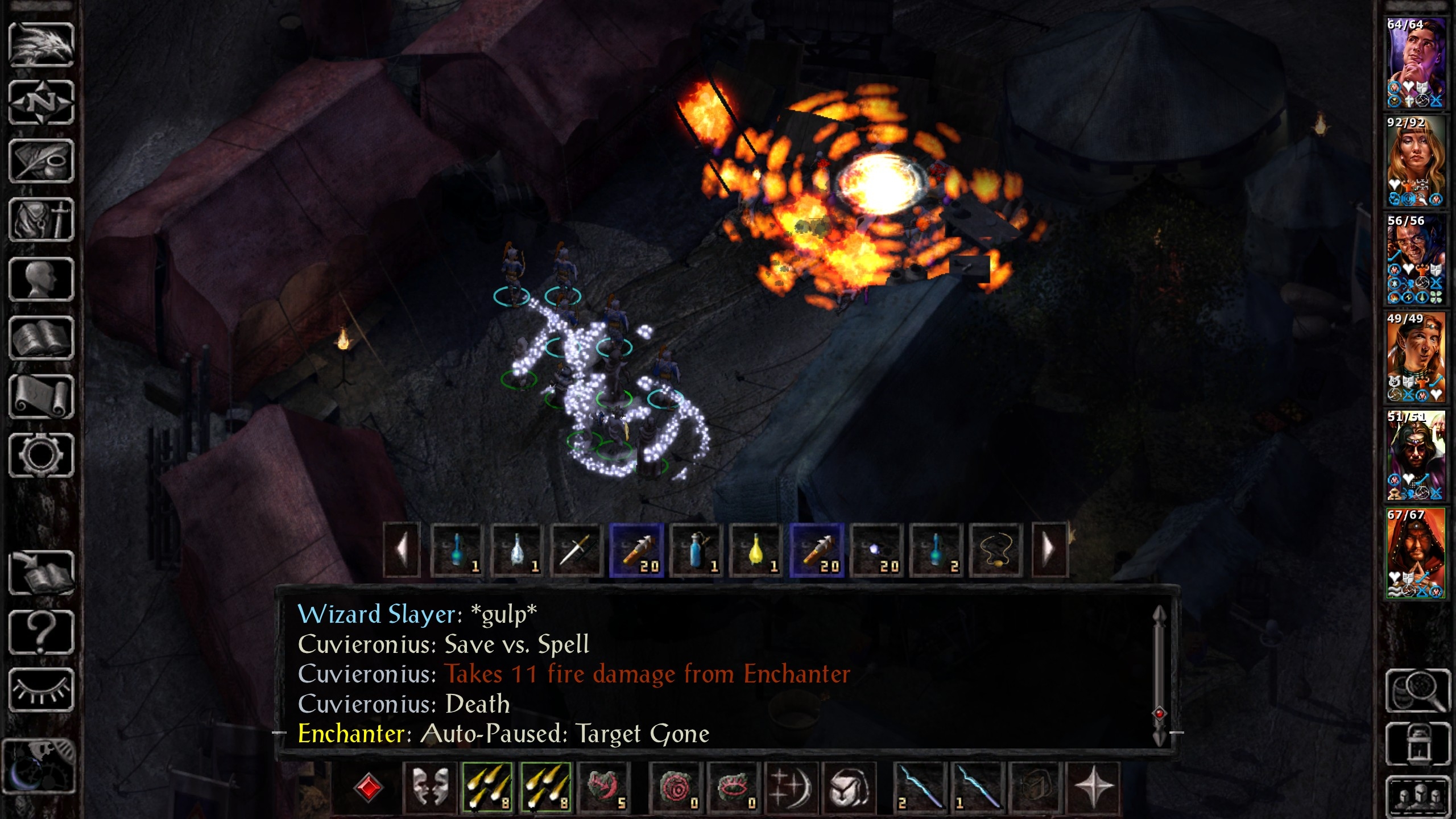Show previous items with the left arrow
This screenshot has height=819, width=1456.
(x=402, y=550)
